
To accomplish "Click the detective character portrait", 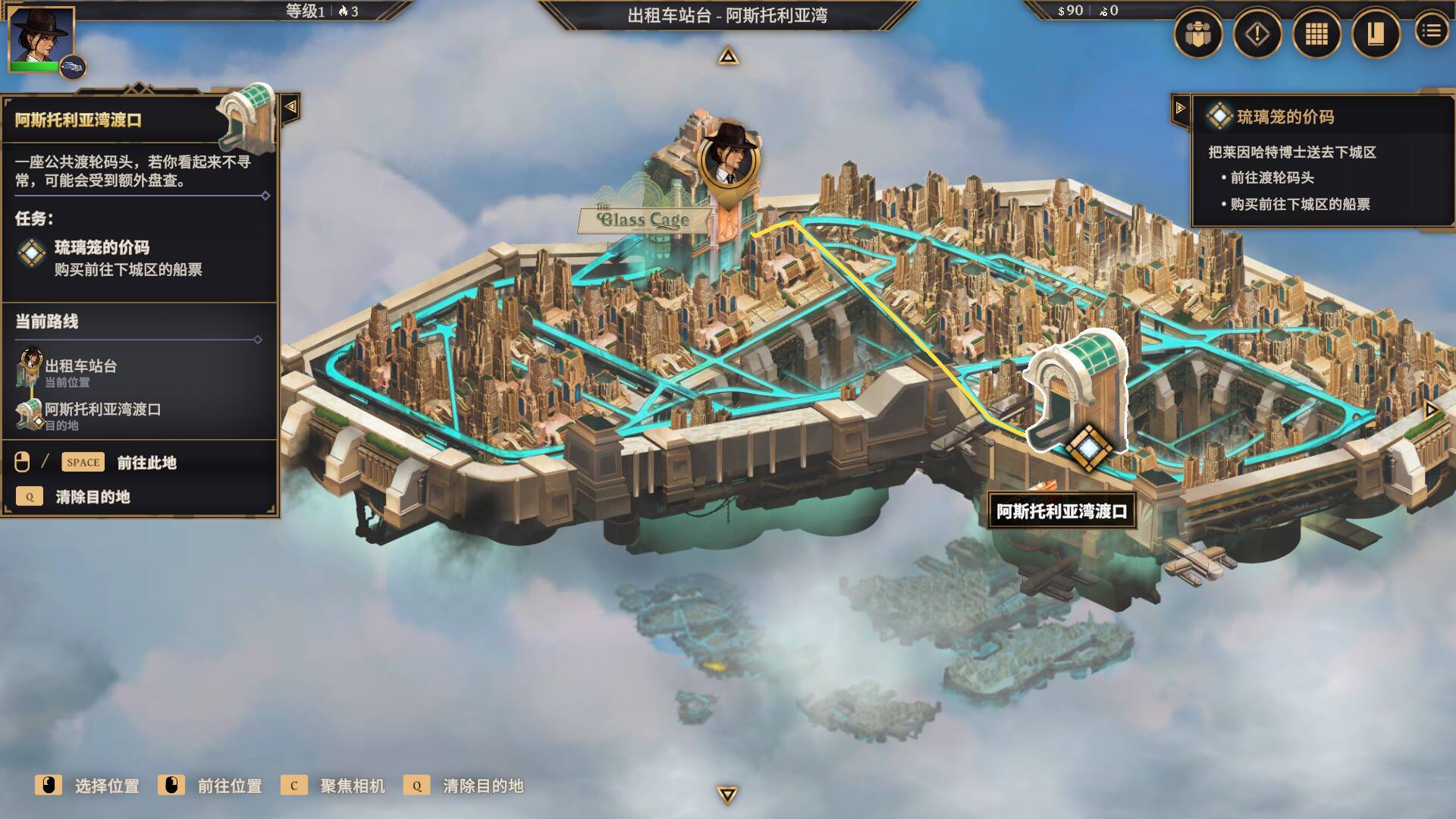I will pos(41,39).
